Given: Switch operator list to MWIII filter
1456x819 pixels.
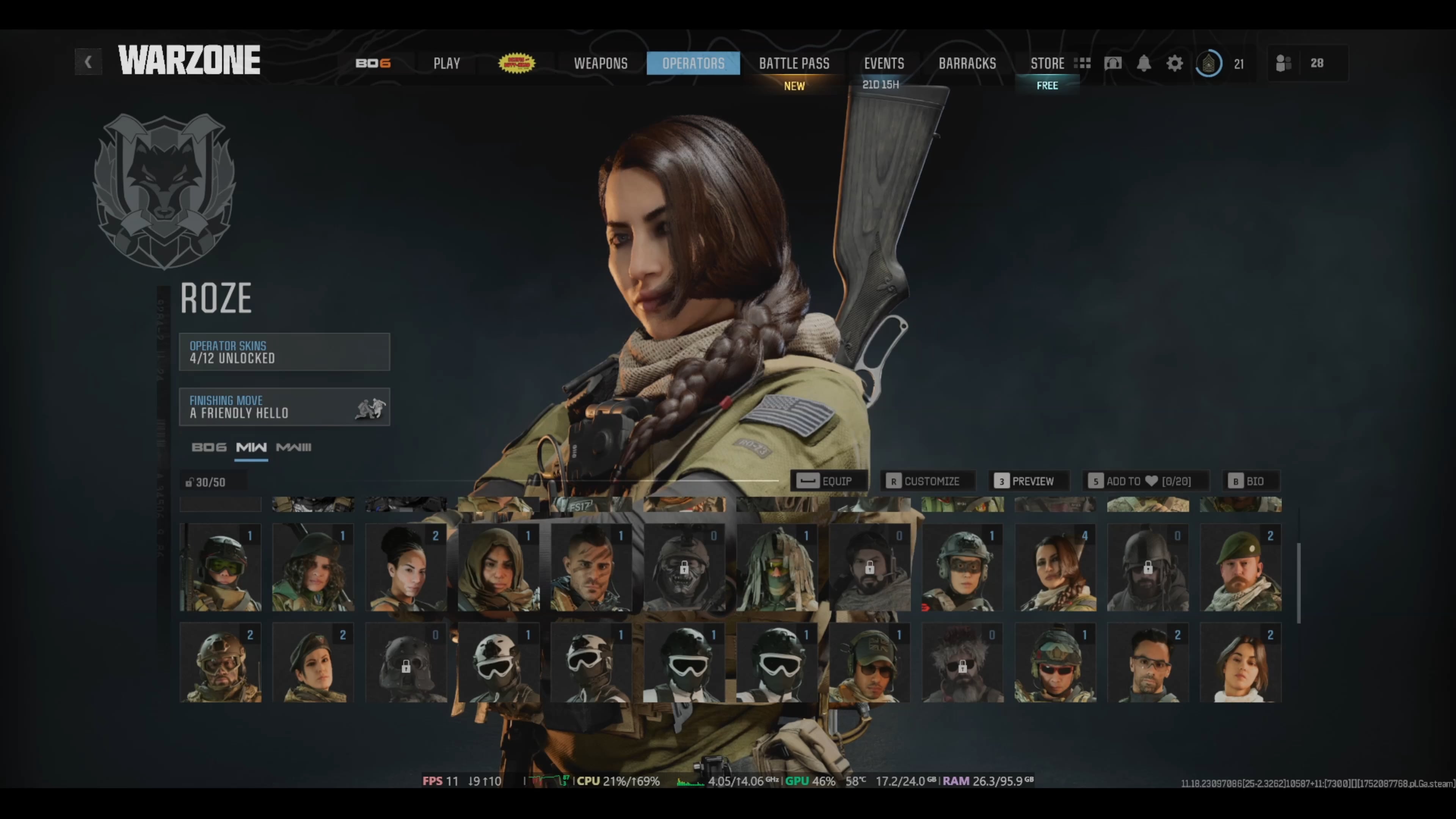Looking at the screenshot, I should click(x=293, y=447).
